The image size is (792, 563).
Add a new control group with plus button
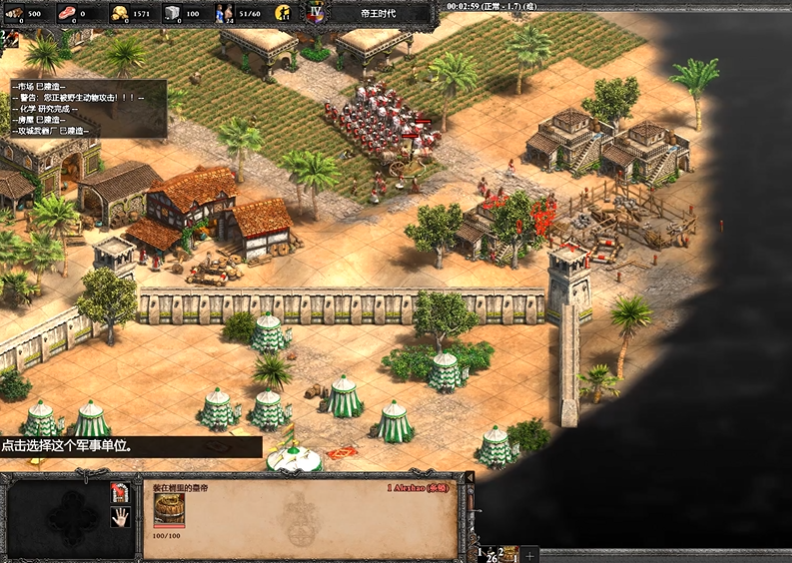coord(530,554)
